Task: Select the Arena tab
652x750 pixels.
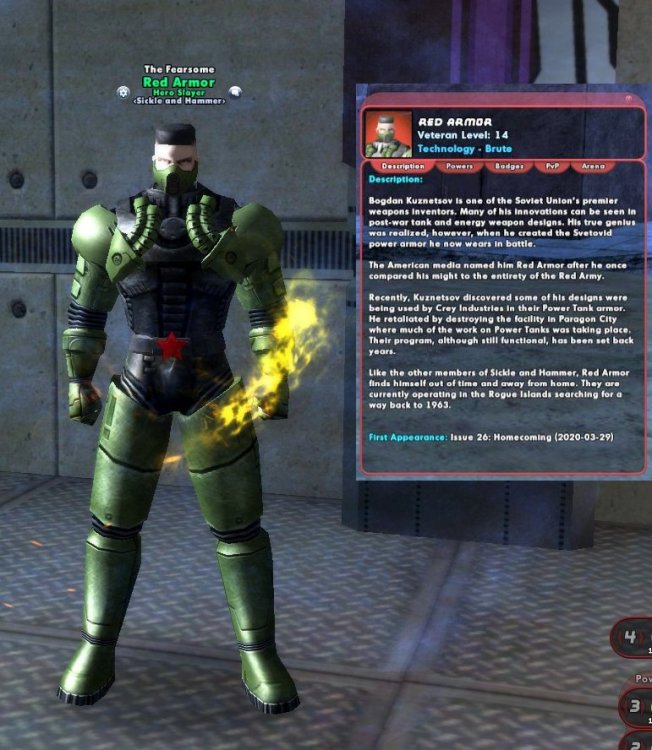Action: click(593, 166)
